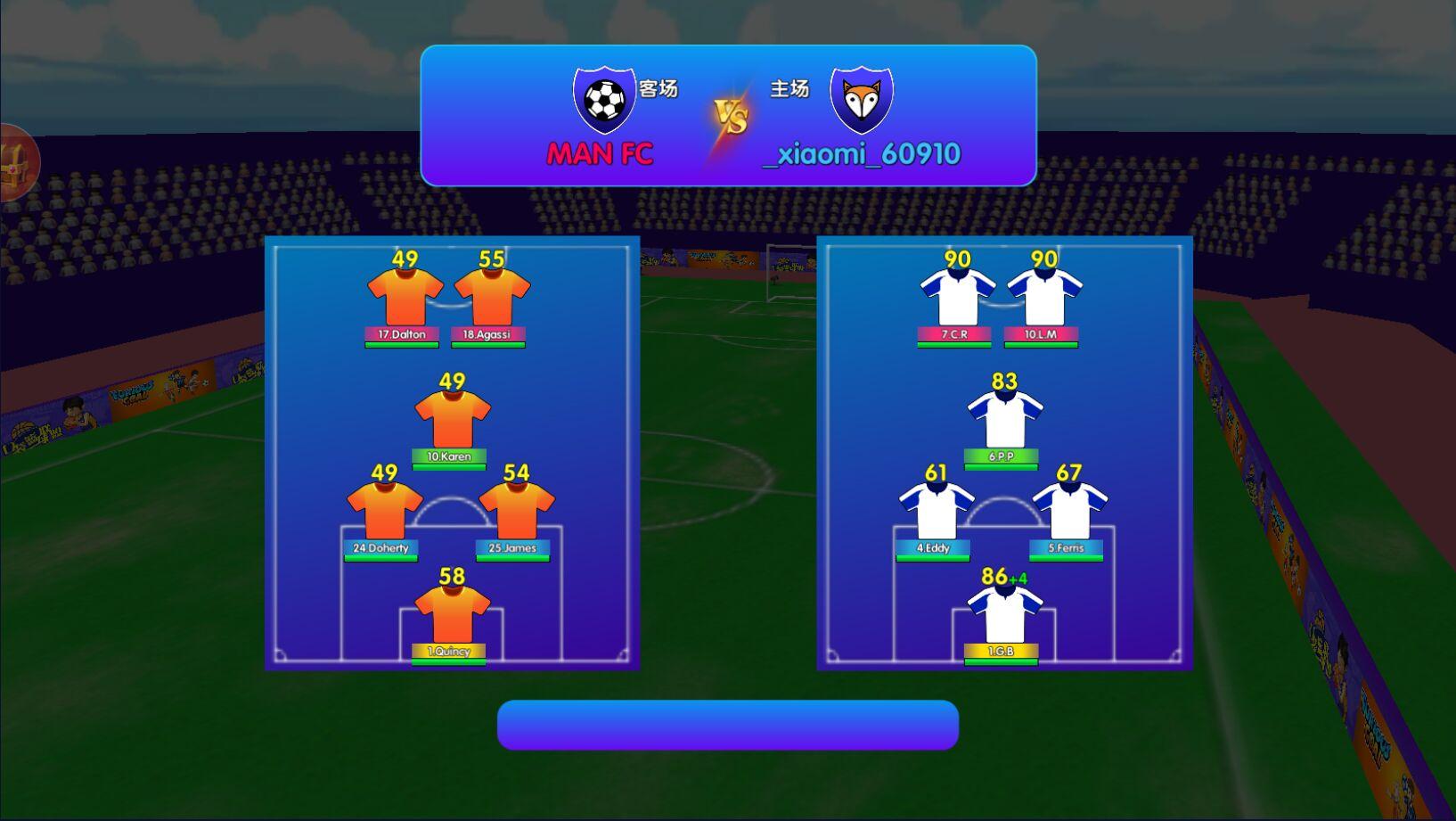Image resolution: width=1456 pixels, height=821 pixels.
Task: Select defender 4.Eddy's jersey
Action: click(937, 511)
